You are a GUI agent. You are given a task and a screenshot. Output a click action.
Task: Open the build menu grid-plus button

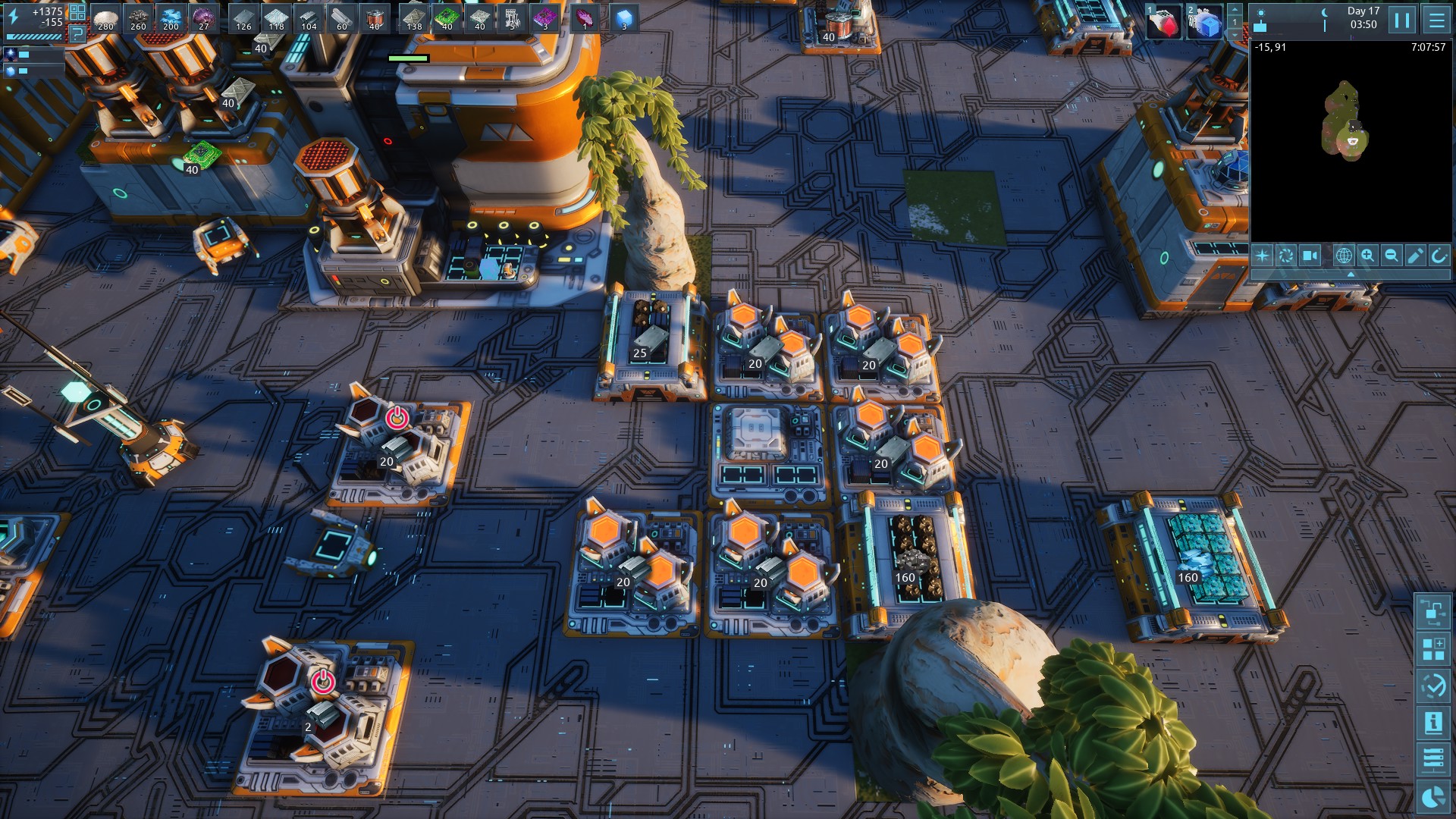coord(1432,649)
